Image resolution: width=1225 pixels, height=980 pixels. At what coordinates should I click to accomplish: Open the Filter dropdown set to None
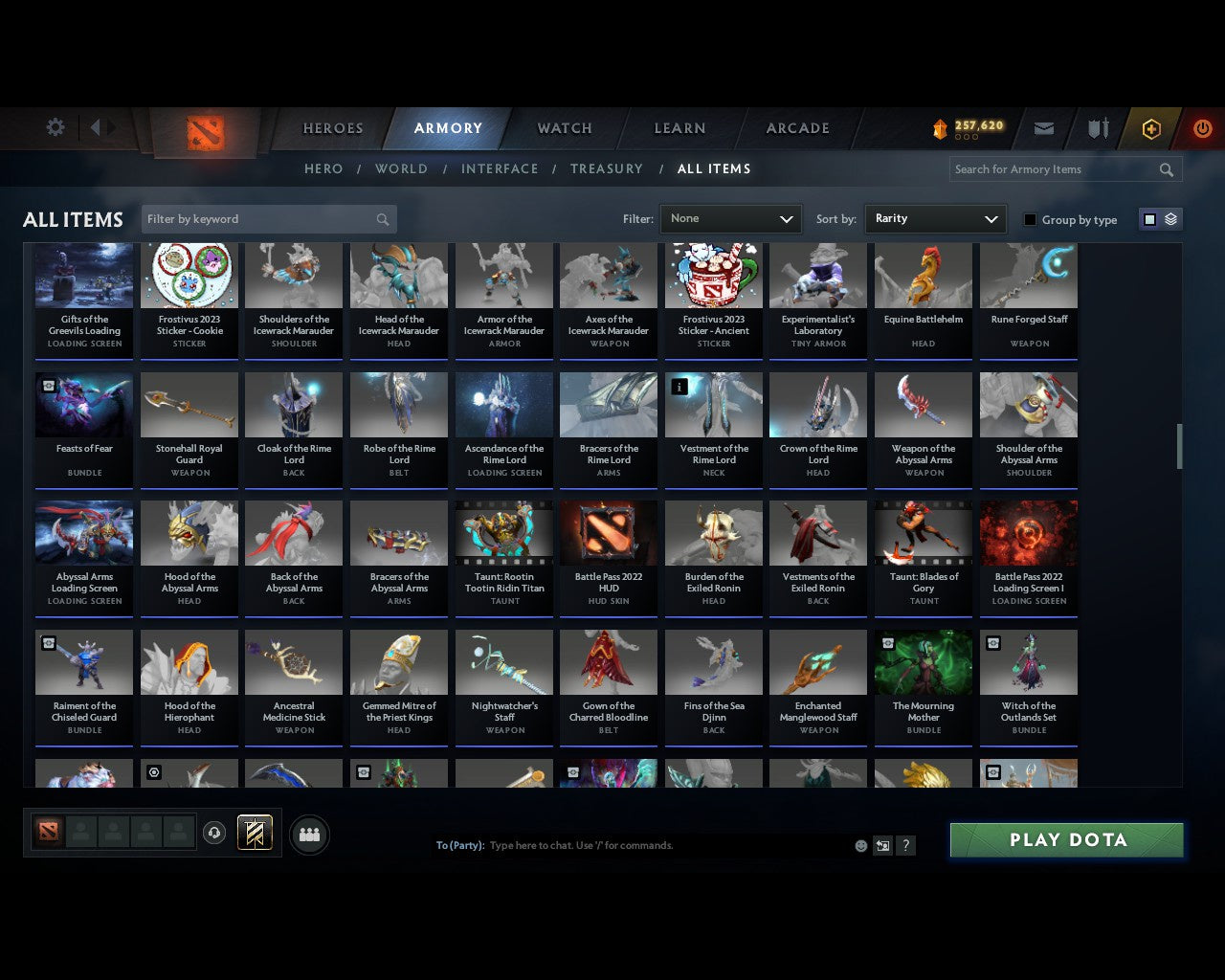point(730,218)
